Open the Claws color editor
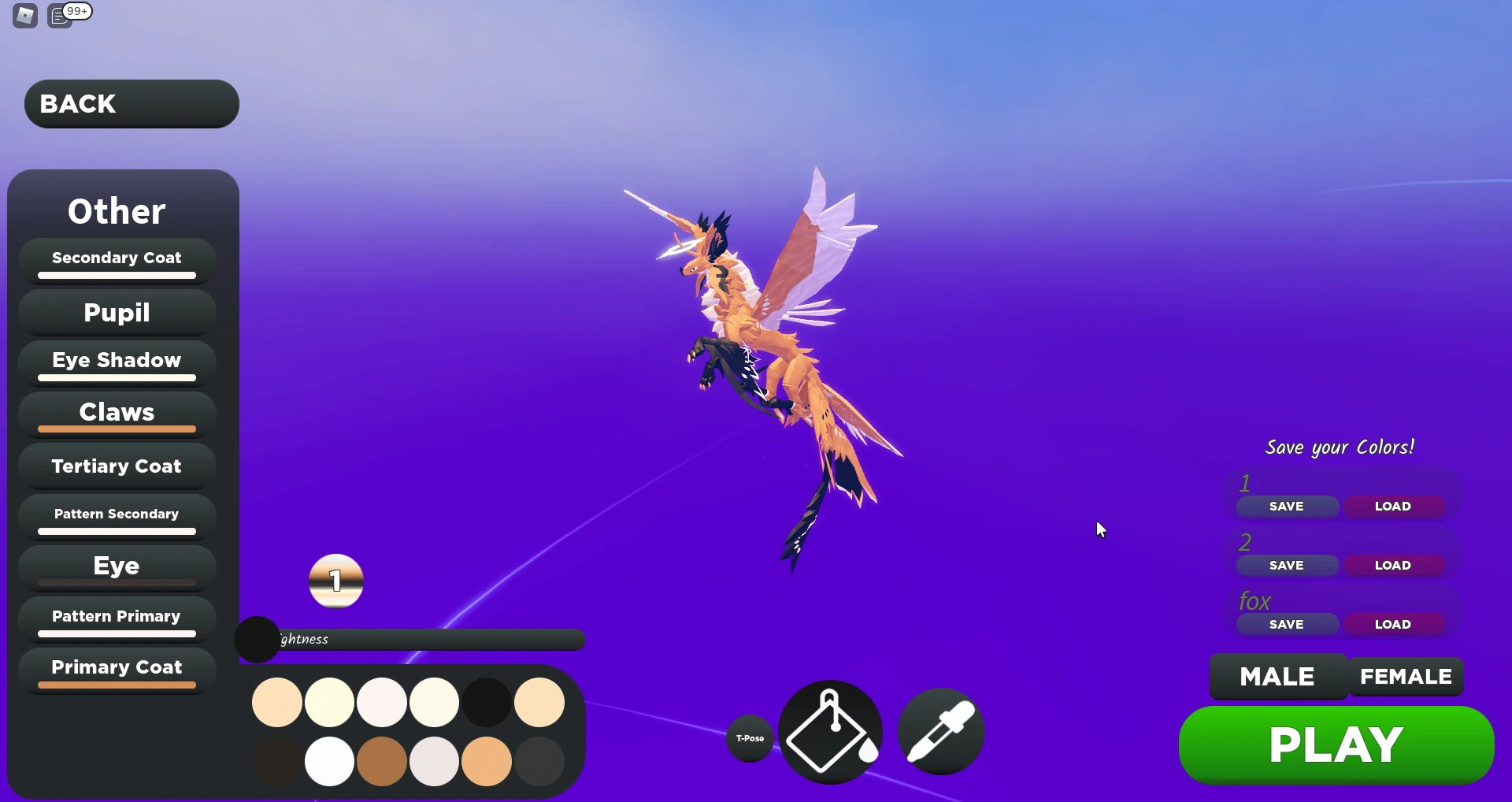This screenshot has width=1512, height=802. 116,413
